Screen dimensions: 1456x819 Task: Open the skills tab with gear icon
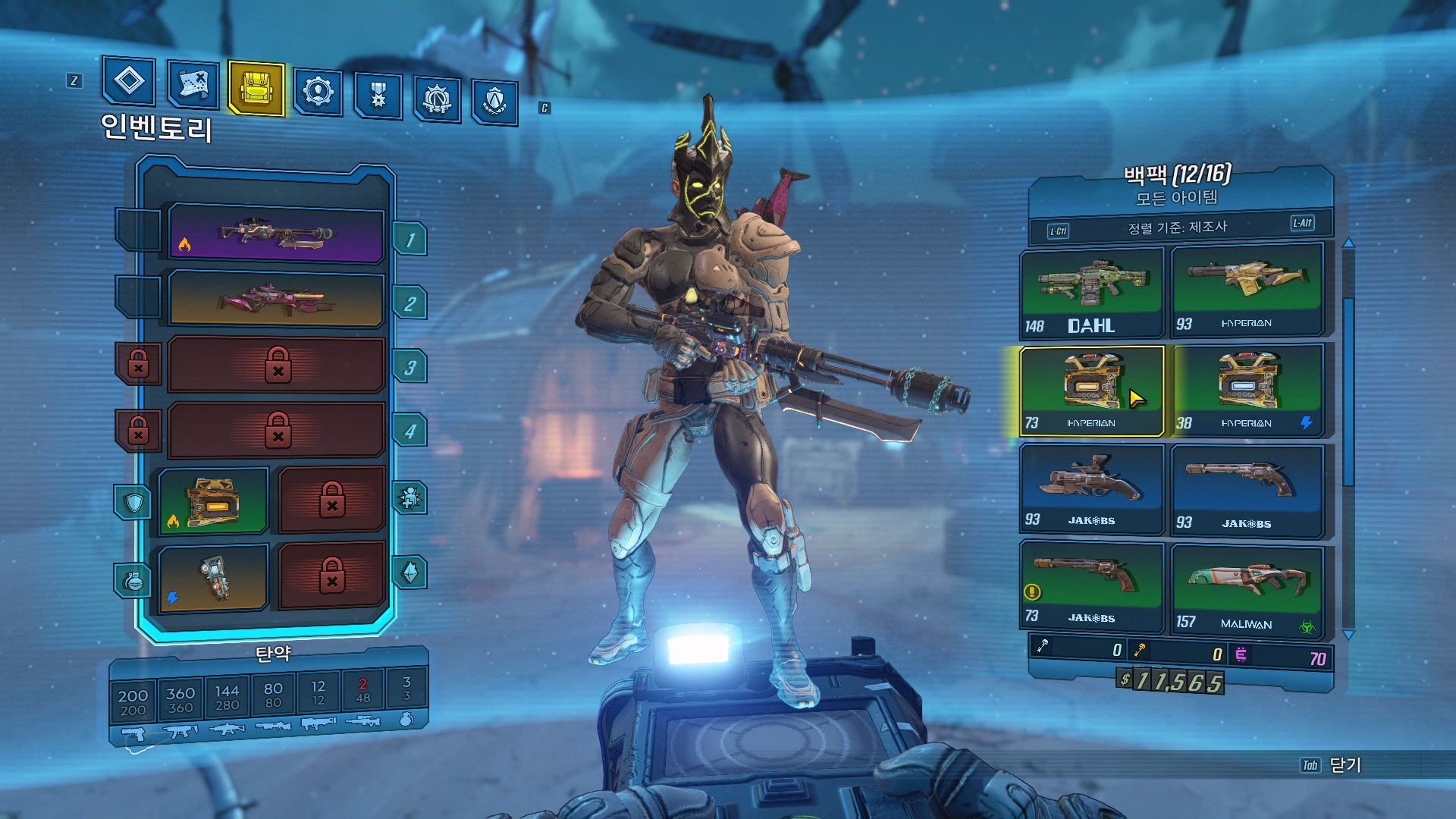pos(318,92)
